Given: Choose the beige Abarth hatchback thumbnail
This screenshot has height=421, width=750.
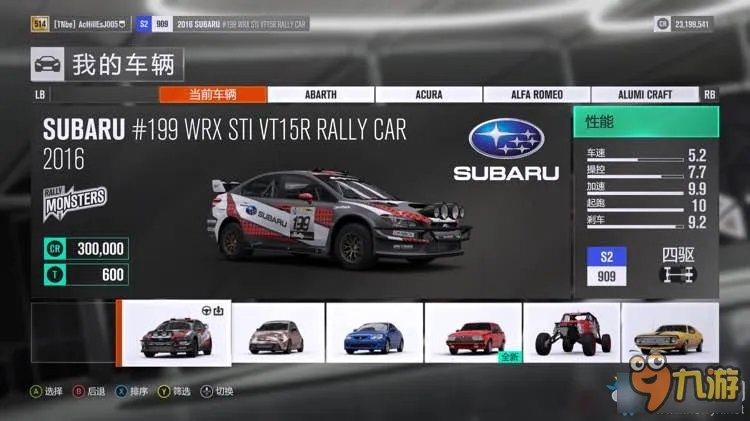Looking at the screenshot, I should tap(276, 332).
